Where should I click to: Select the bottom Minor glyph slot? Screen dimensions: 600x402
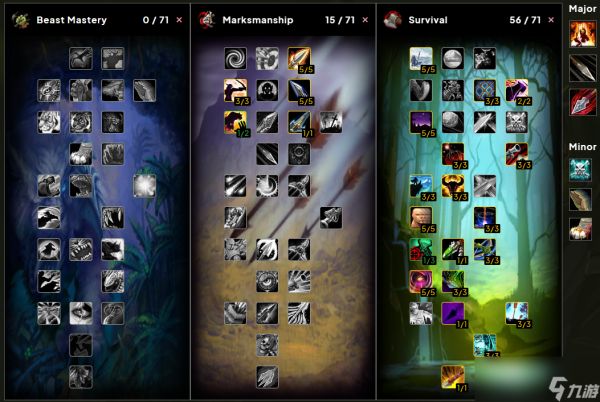582,229
